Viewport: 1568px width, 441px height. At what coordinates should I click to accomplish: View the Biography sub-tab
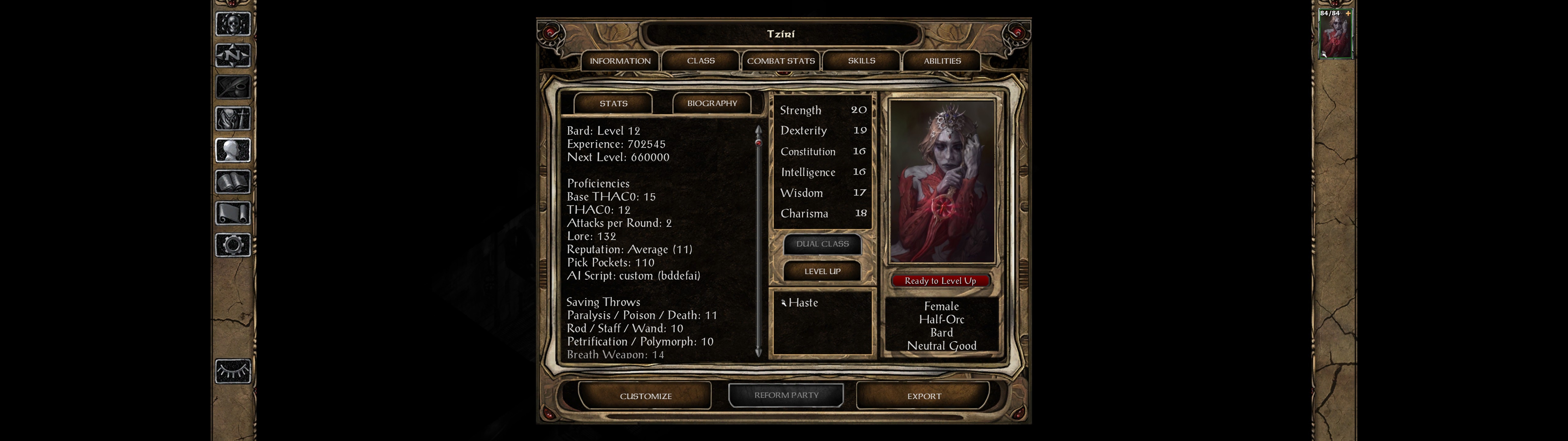click(x=711, y=104)
